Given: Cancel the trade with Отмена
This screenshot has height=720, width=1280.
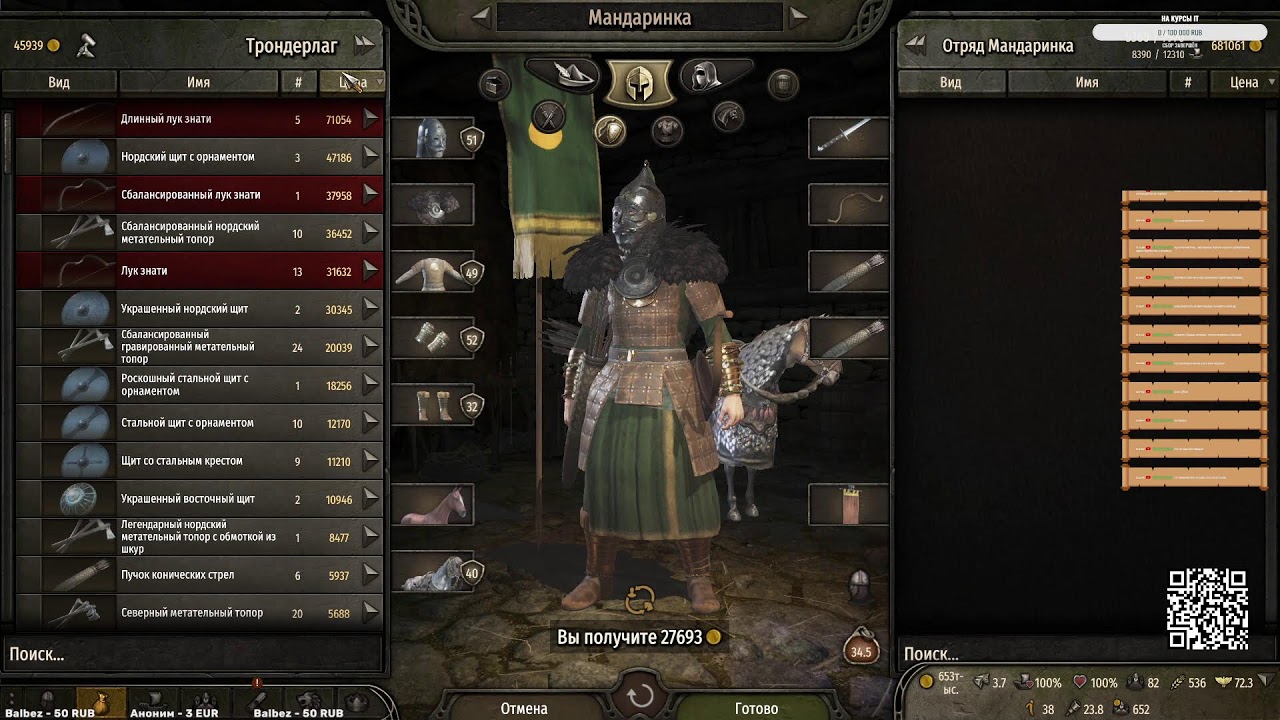Looking at the screenshot, I should 524,708.
